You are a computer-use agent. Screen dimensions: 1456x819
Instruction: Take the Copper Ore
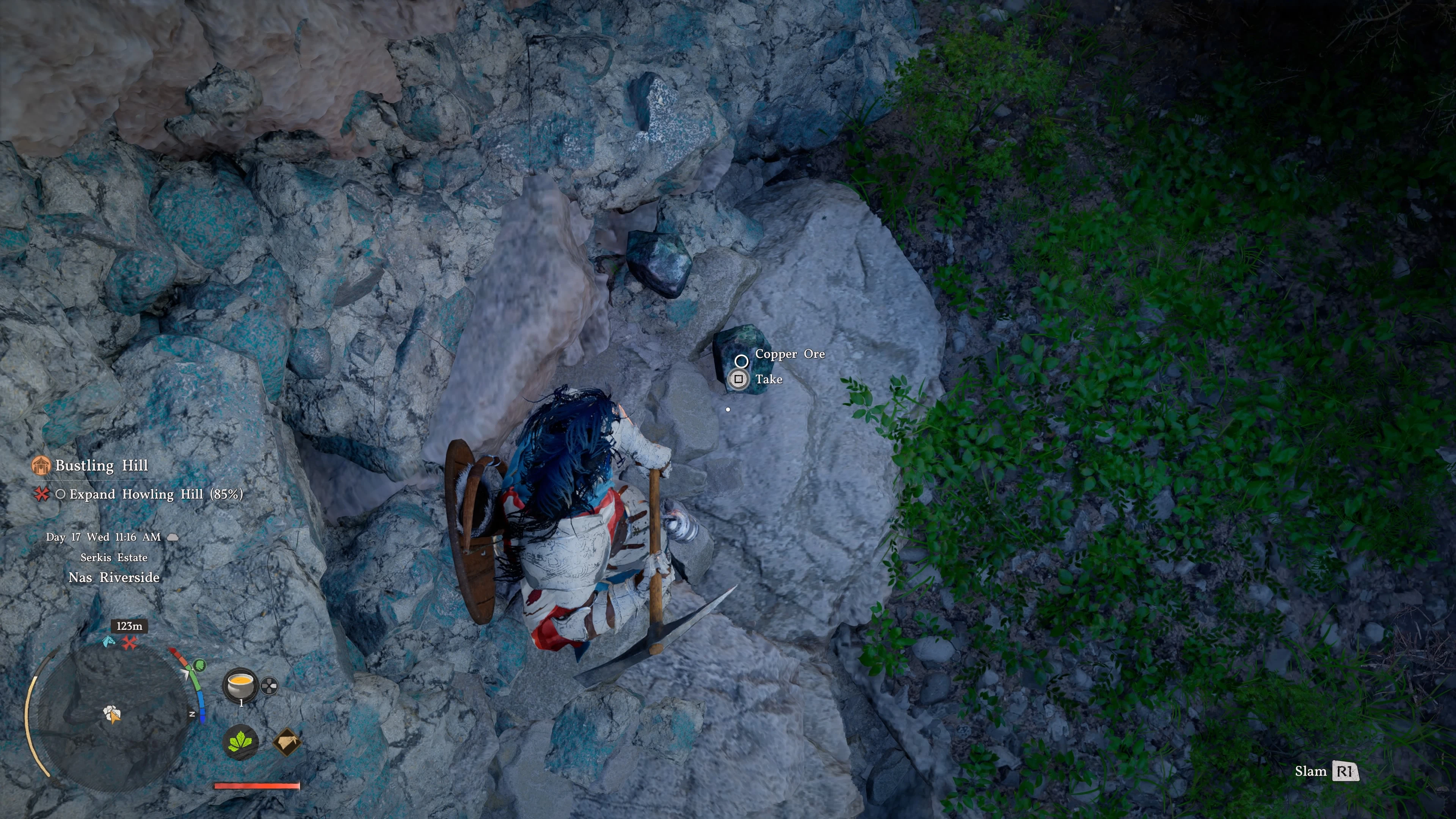738,379
